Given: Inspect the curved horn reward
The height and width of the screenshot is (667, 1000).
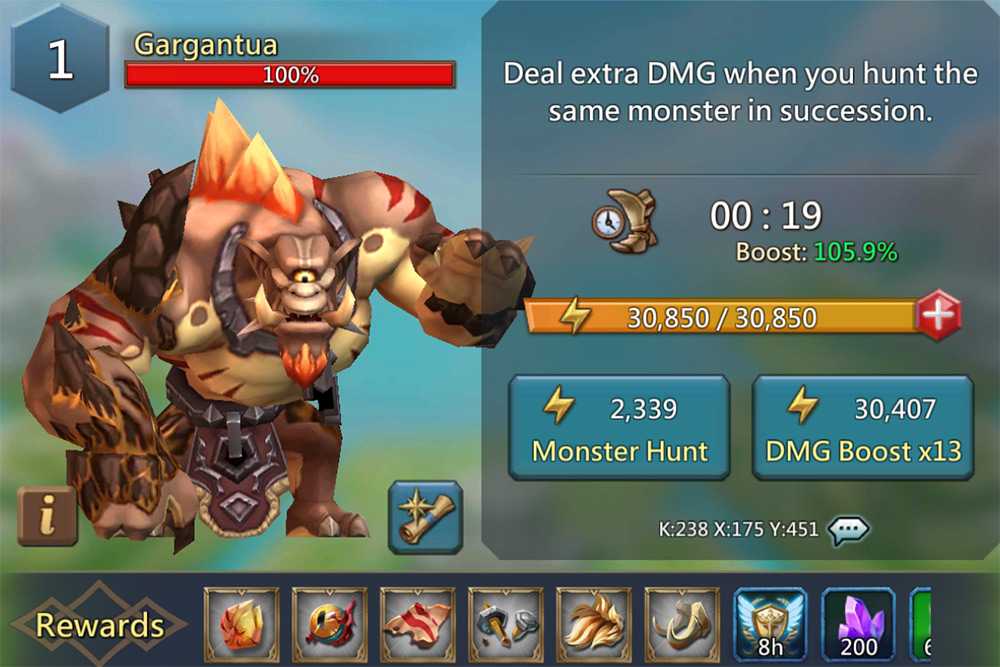Looking at the screenshot, I should coord(682,625).
